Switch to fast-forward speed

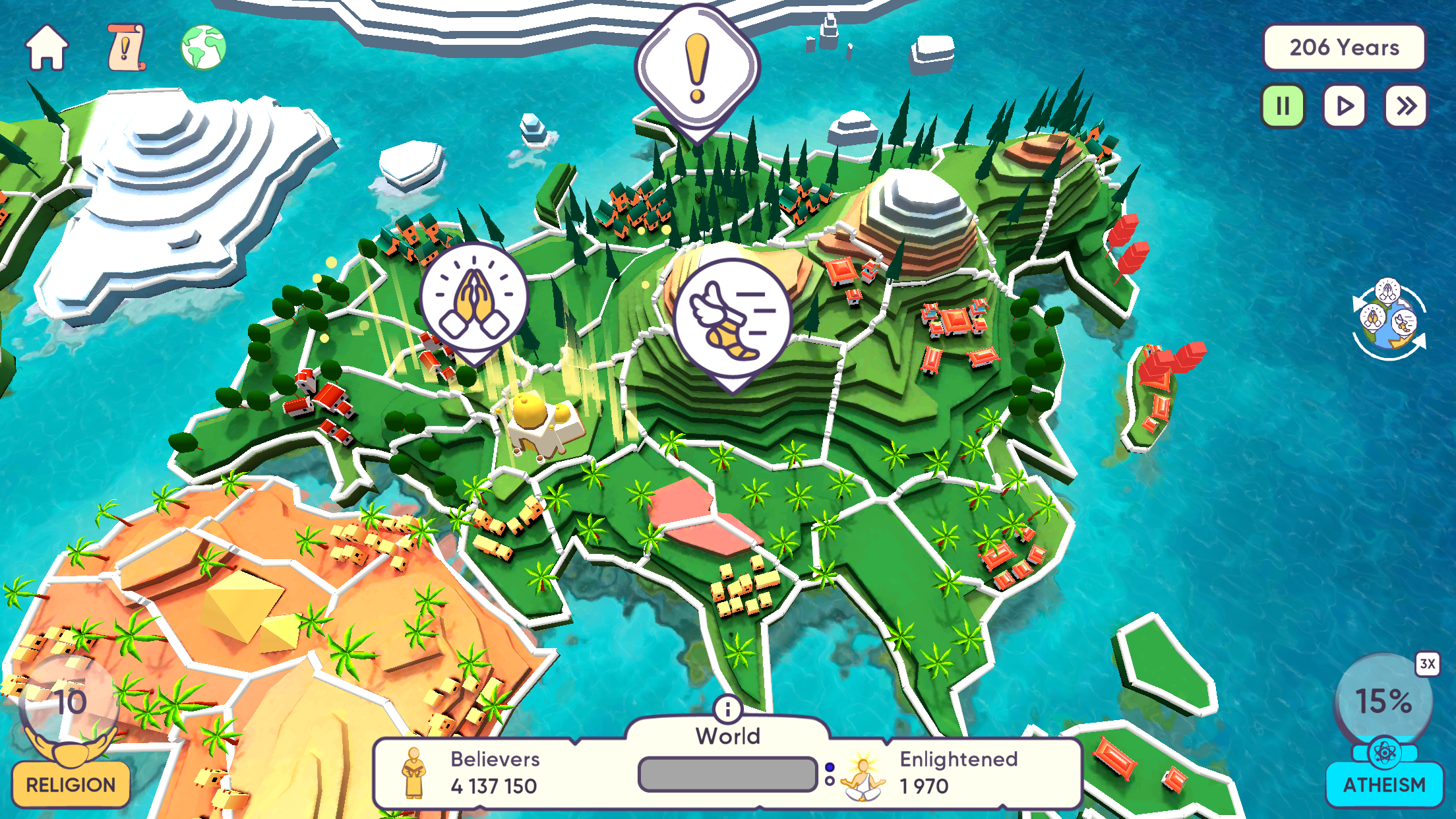1405,106
